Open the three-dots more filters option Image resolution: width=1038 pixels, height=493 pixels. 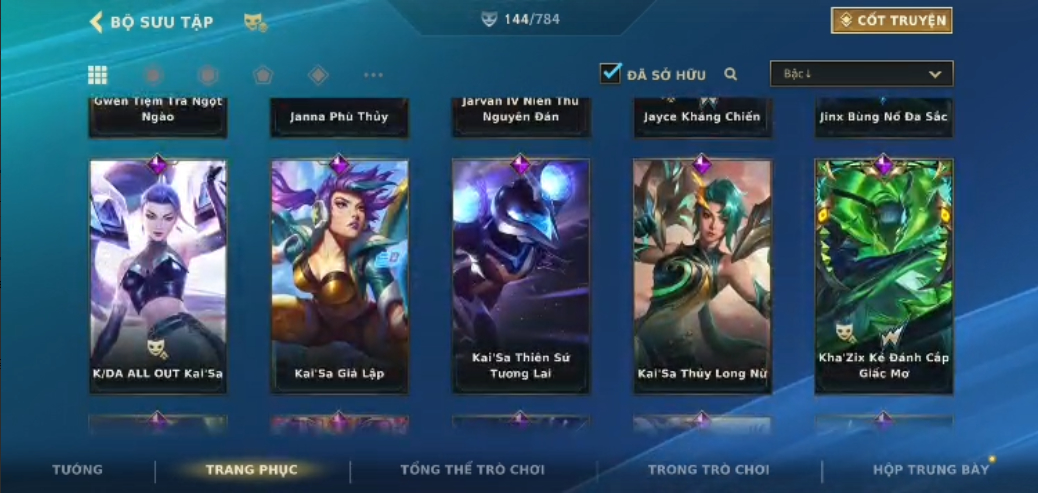pyautogui.click(x=373, y=75)
